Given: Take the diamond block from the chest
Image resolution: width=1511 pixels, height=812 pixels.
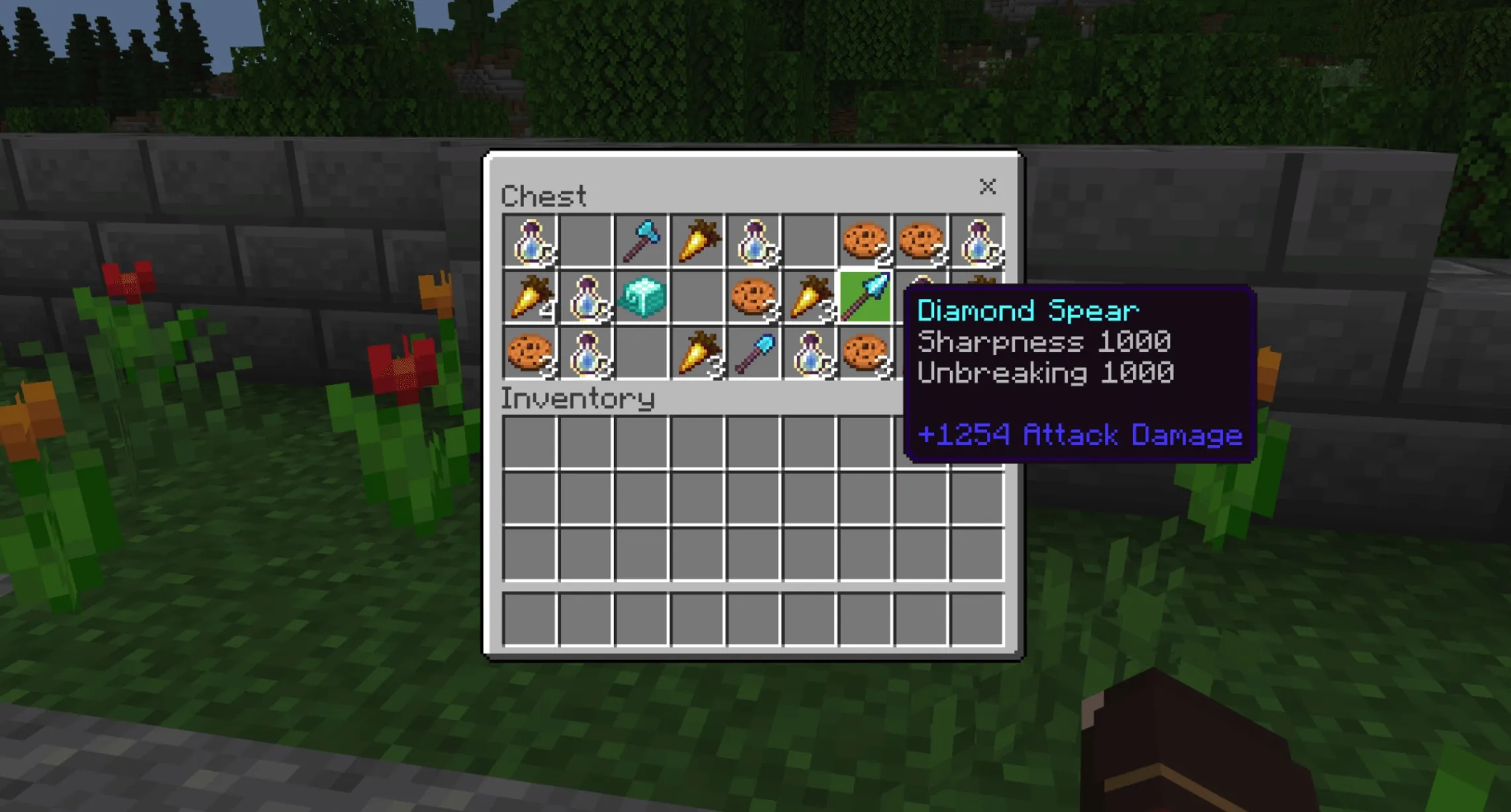Looking at the screenshot, I should 641,297.
